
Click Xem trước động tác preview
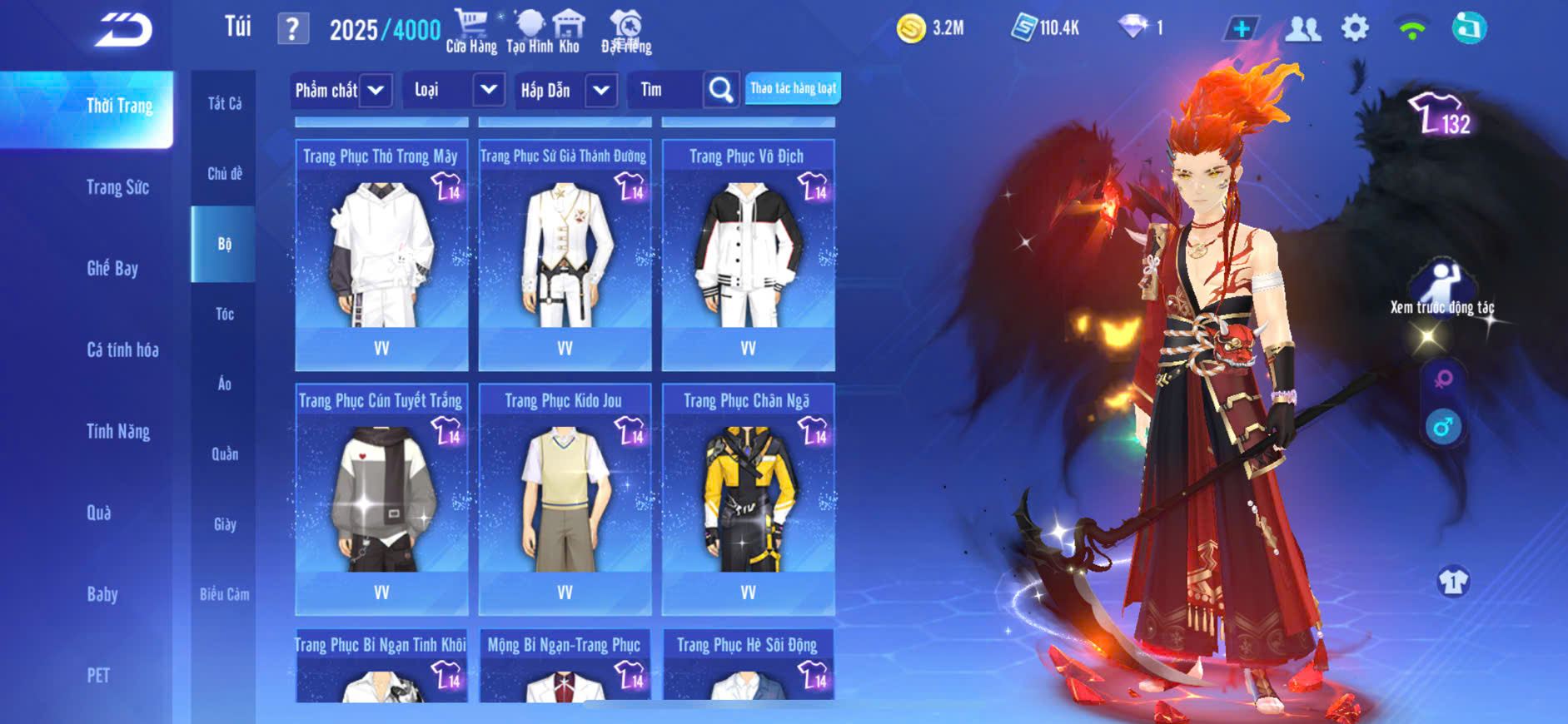click(x=1442, y=288)
